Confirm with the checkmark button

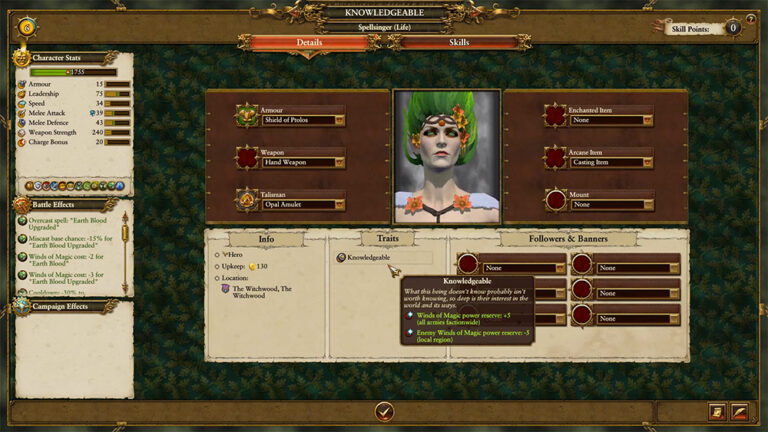(x=384, y=411)
